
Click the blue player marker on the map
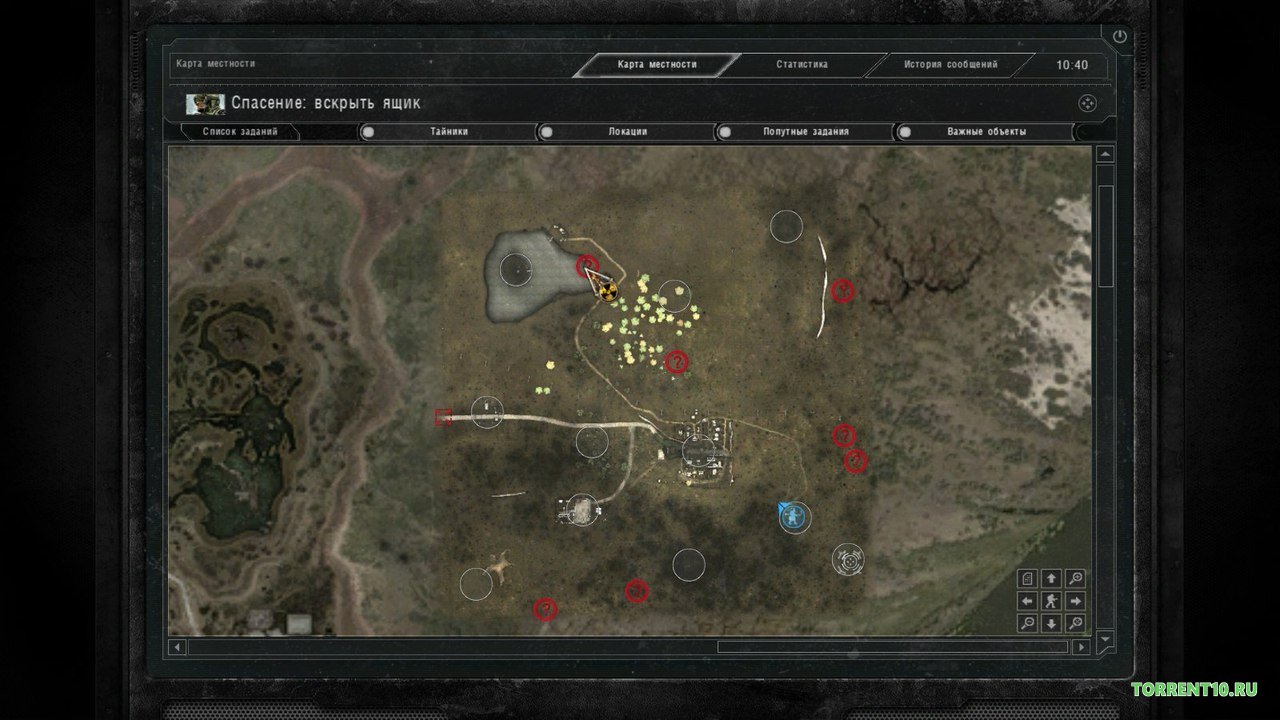tap(792, 516)
